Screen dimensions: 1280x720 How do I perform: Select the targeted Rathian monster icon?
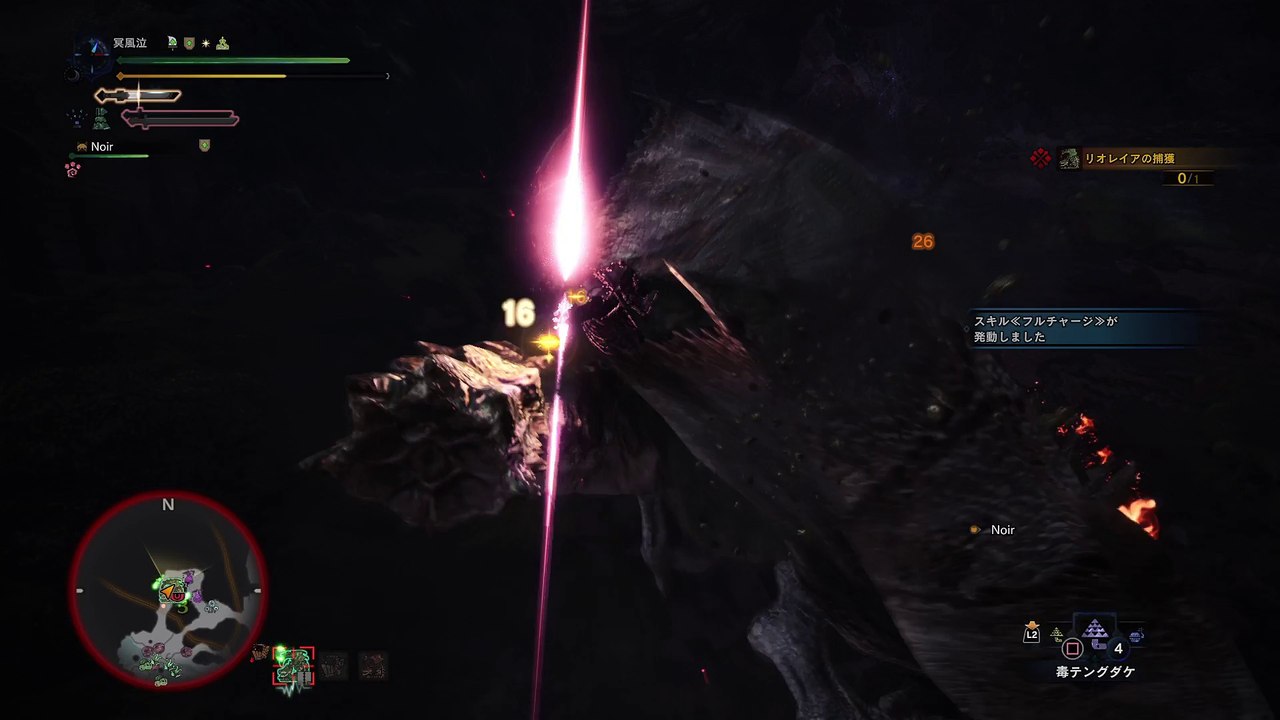294,665
